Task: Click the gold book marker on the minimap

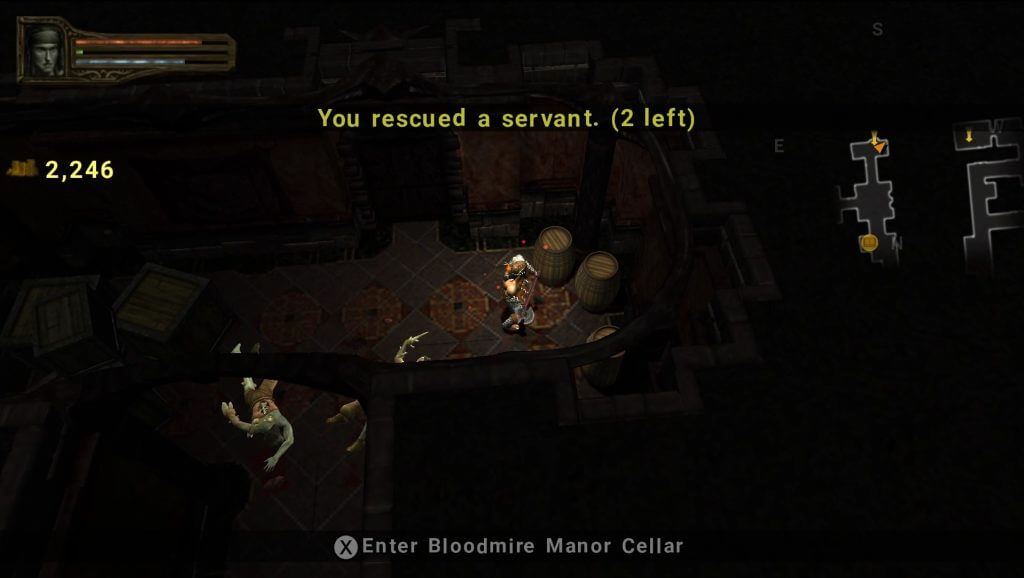Action: coord(868,242)
